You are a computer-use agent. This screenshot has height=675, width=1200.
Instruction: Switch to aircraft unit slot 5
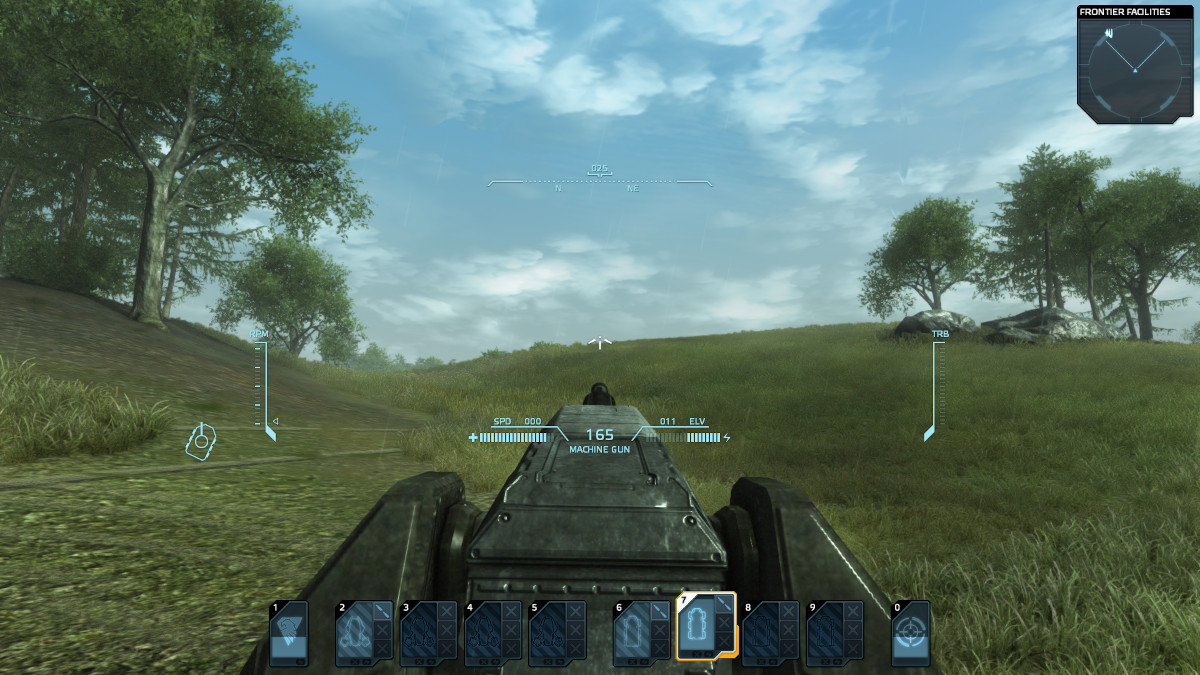tap(557, 633)
